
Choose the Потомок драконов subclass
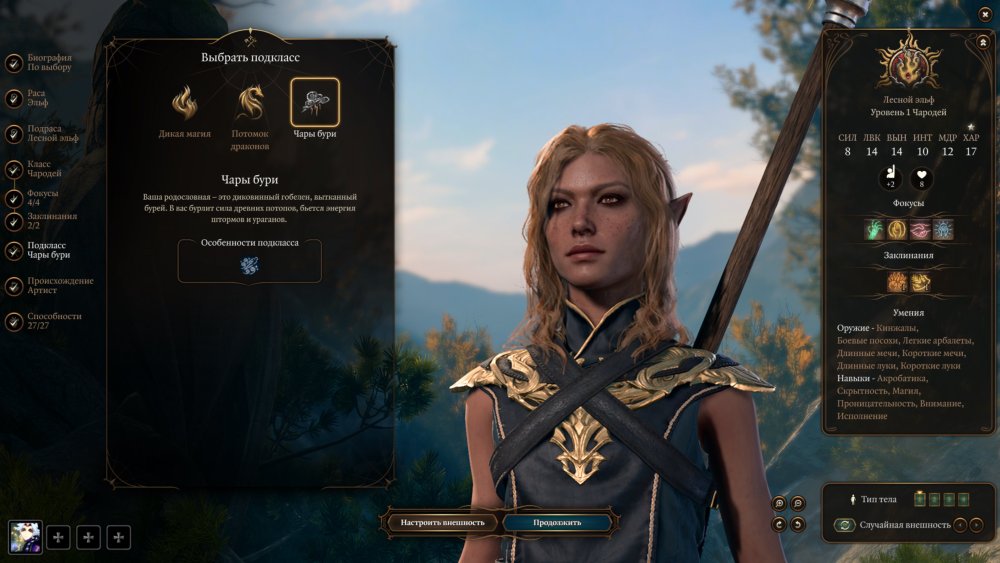coord(250,103)
